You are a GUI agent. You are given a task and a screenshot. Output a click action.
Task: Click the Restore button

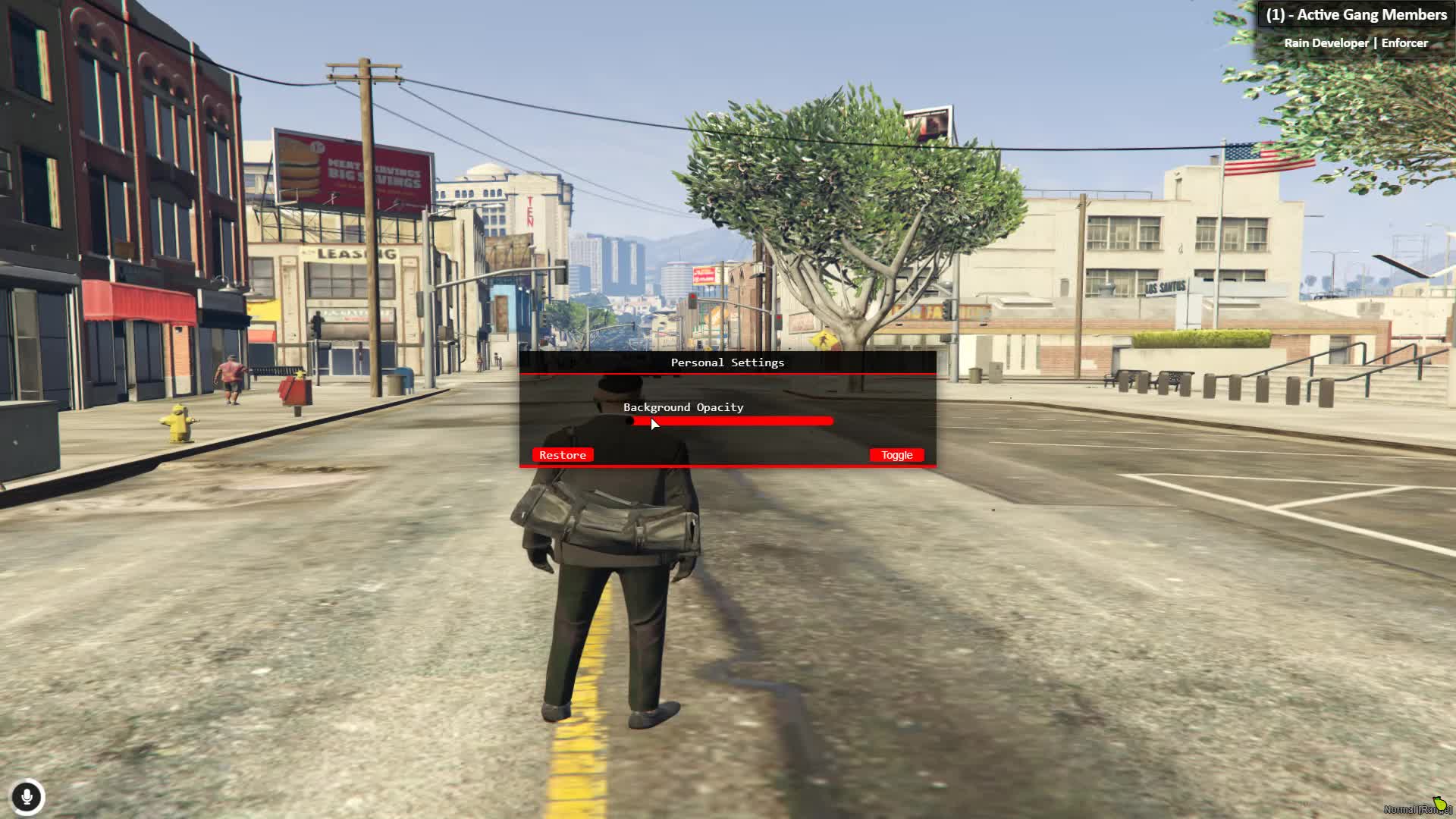click(x=563, y=455)
